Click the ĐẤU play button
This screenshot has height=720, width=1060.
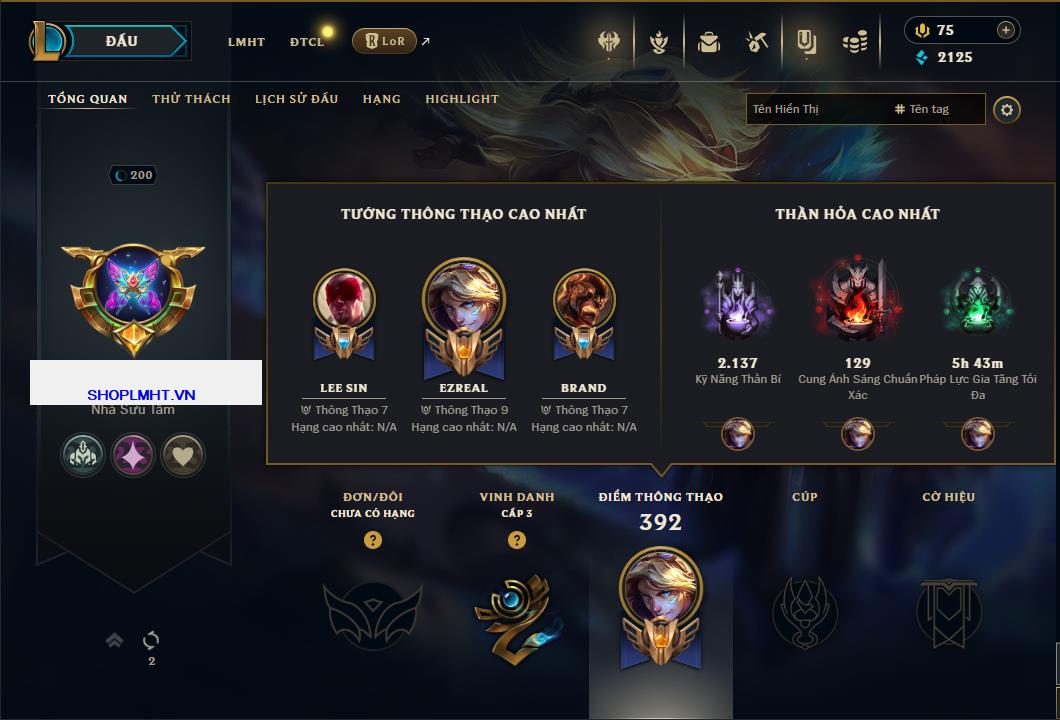pyautogui.click(x=122, y=41)
